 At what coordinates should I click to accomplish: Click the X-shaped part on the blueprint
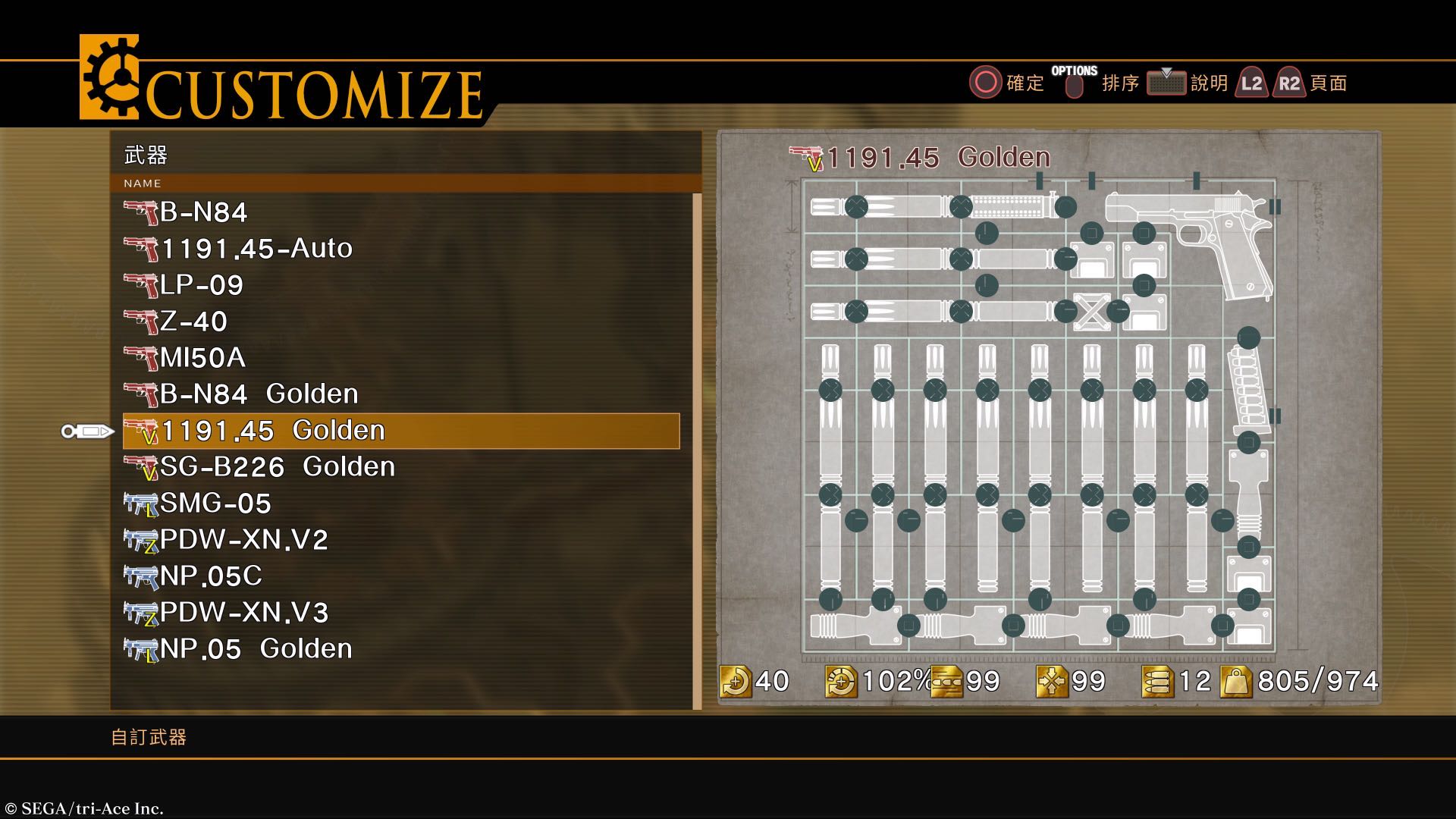pos(1092,312)
